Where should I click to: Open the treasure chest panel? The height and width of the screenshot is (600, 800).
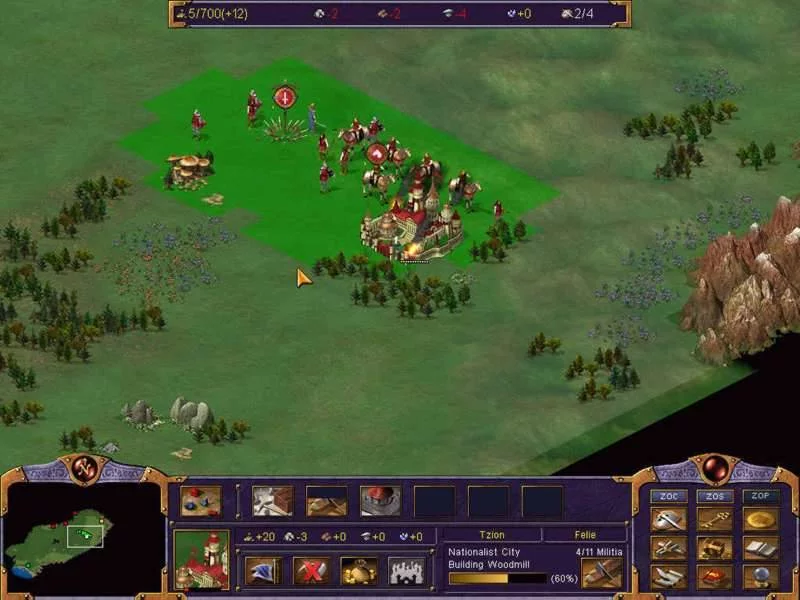(x=714, y=548)
